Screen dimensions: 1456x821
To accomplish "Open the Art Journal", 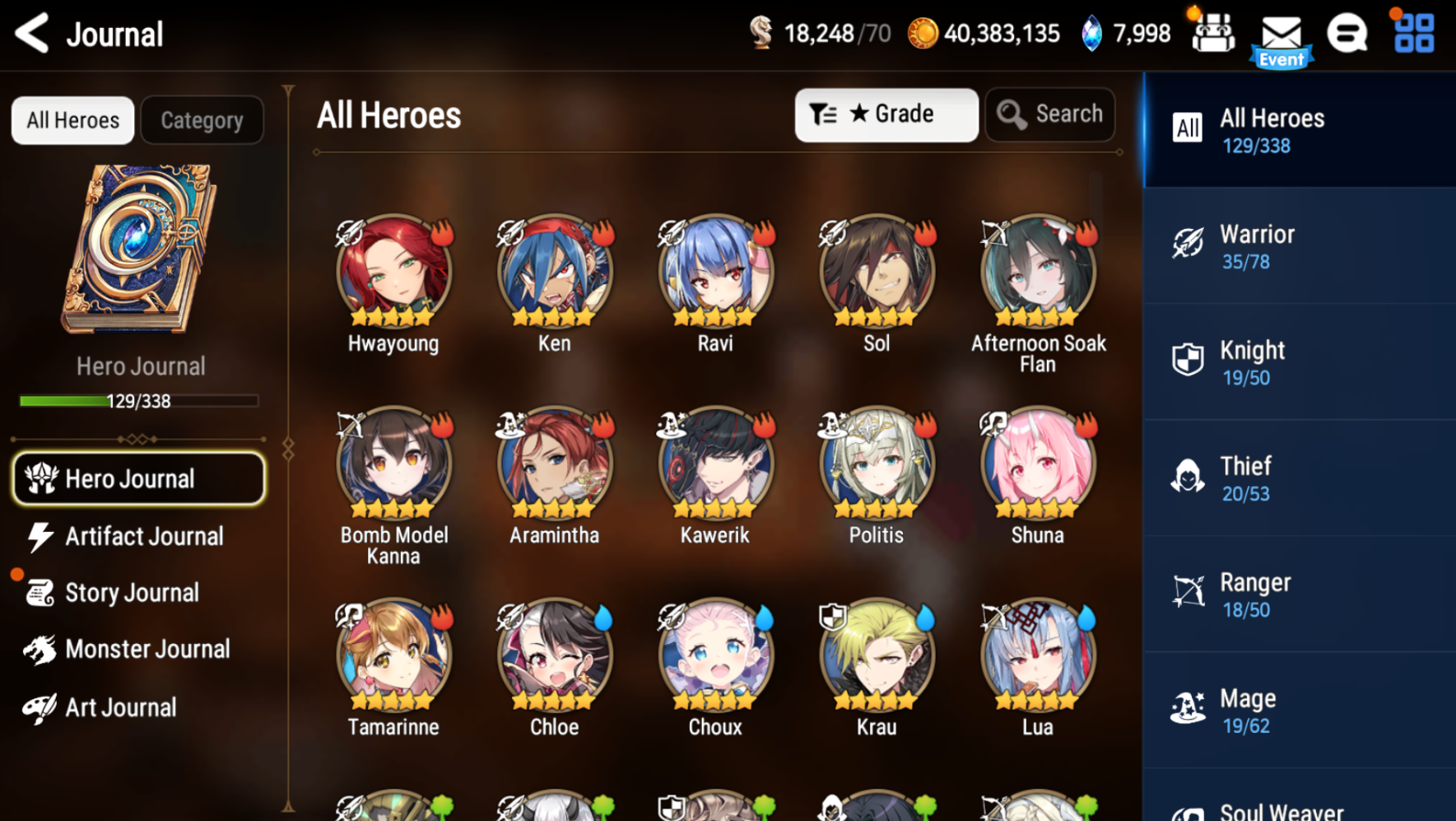I will 120,707.
